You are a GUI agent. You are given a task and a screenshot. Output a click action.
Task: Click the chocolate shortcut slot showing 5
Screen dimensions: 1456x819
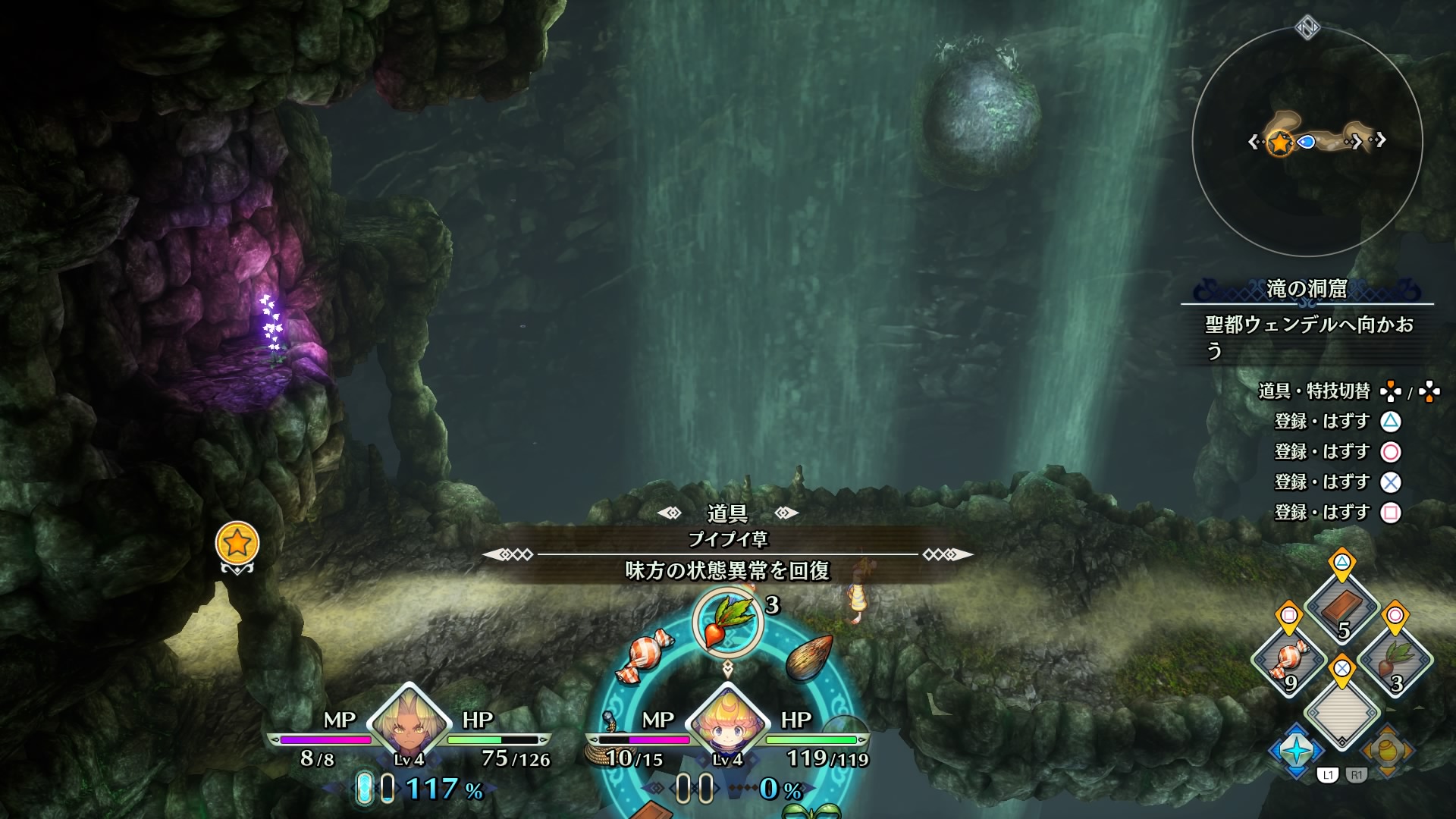[x=1341, y=609]
